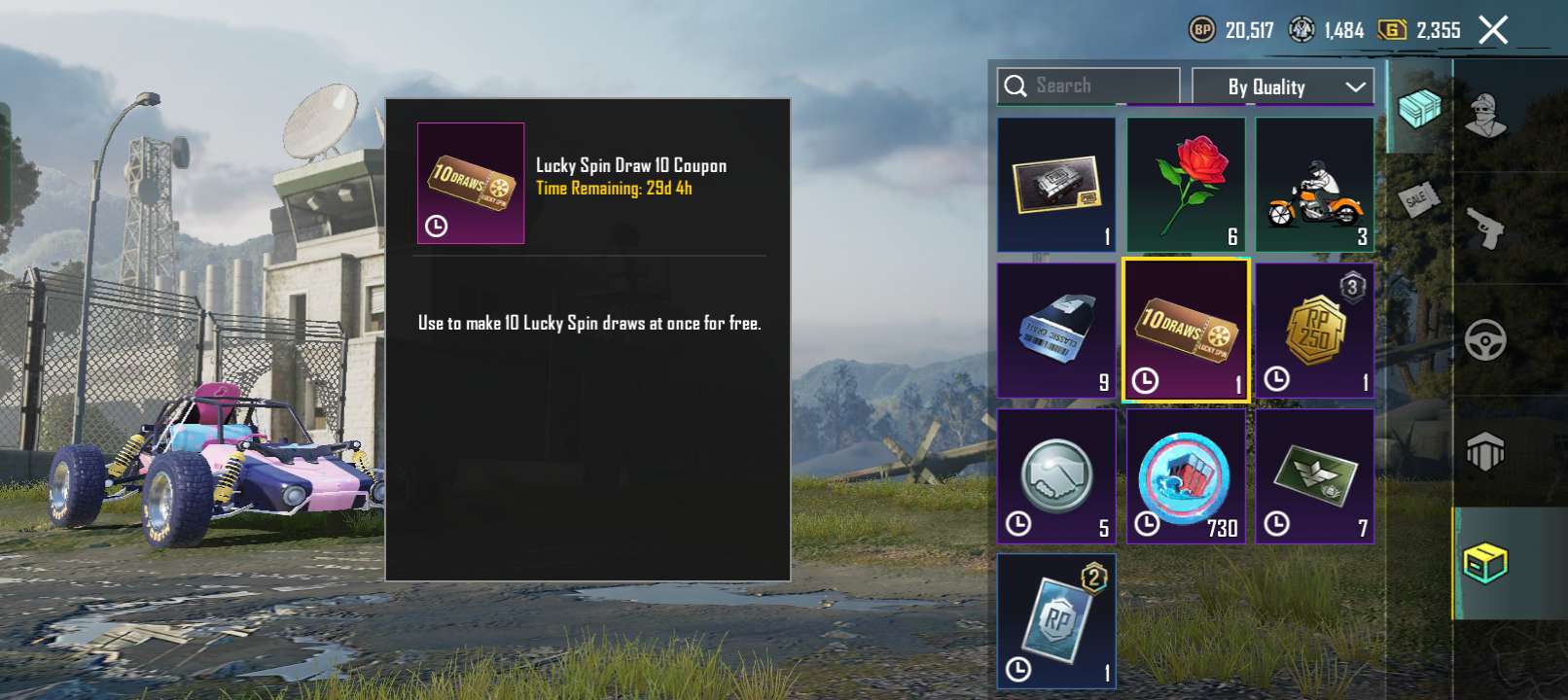Select the red rose item
The height and width of the screenshot is (700, 1568).
coord(1186,183)
